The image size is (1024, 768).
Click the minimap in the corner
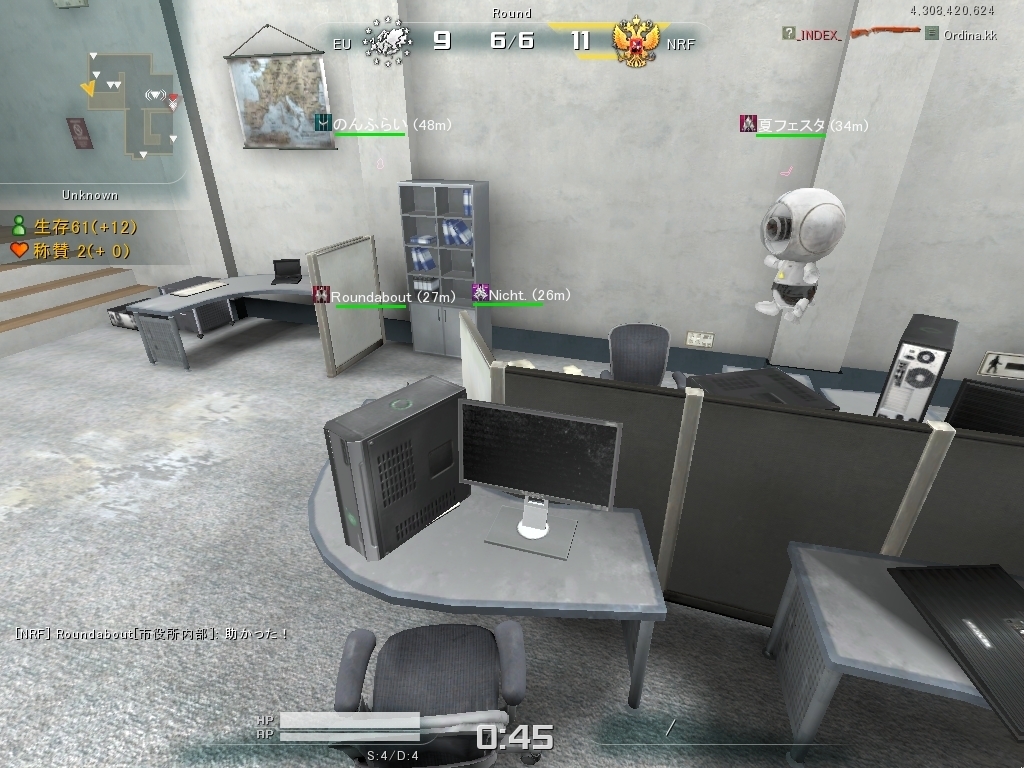(130, 103)
